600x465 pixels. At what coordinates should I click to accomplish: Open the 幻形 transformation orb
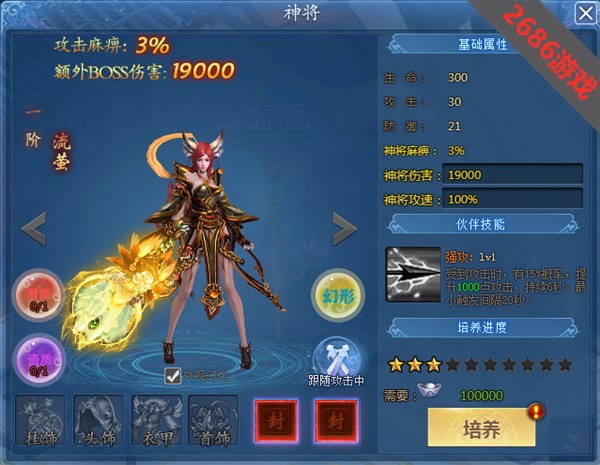pos(337,292)
